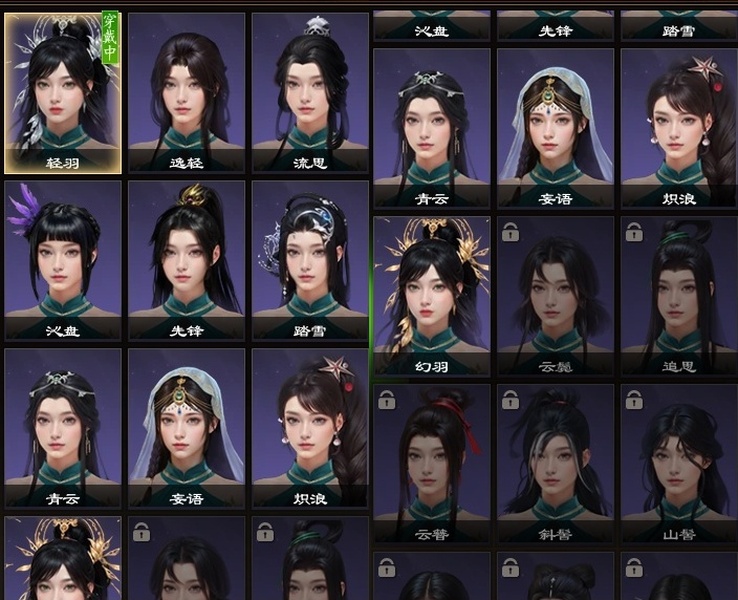Viewport: 738px width, 600px height.
Task: Click the locked tile labeled 云鬓
Action: pyautogui.click(x=555, y=297)
